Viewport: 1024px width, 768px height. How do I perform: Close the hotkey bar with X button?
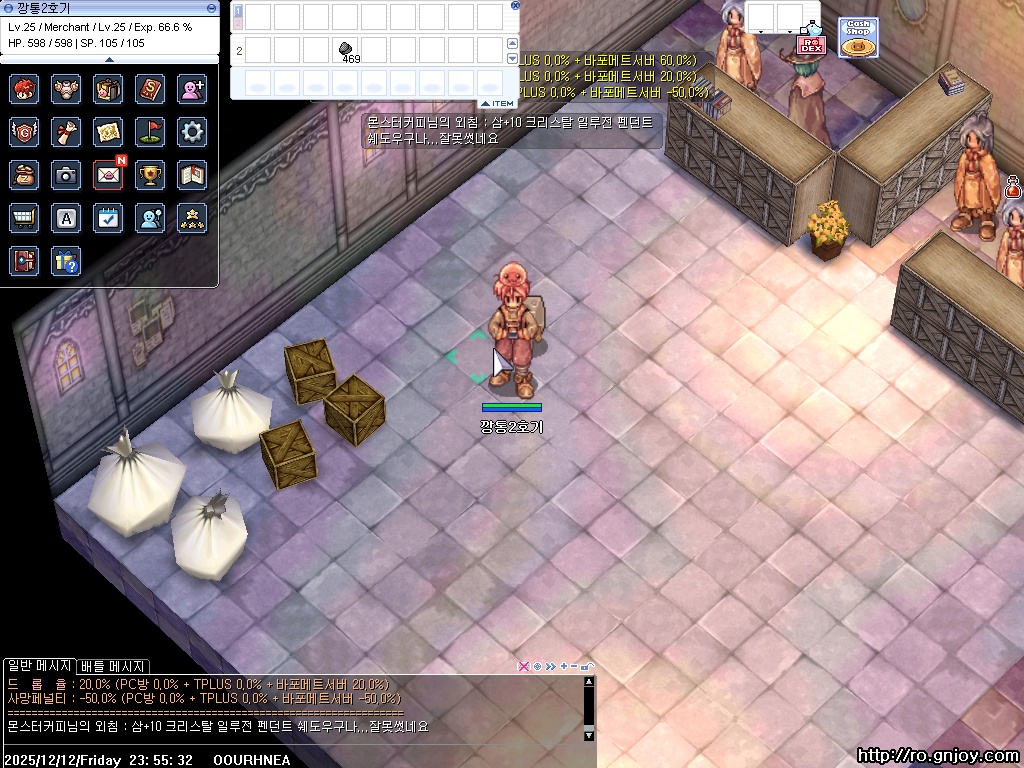point(515,5)
